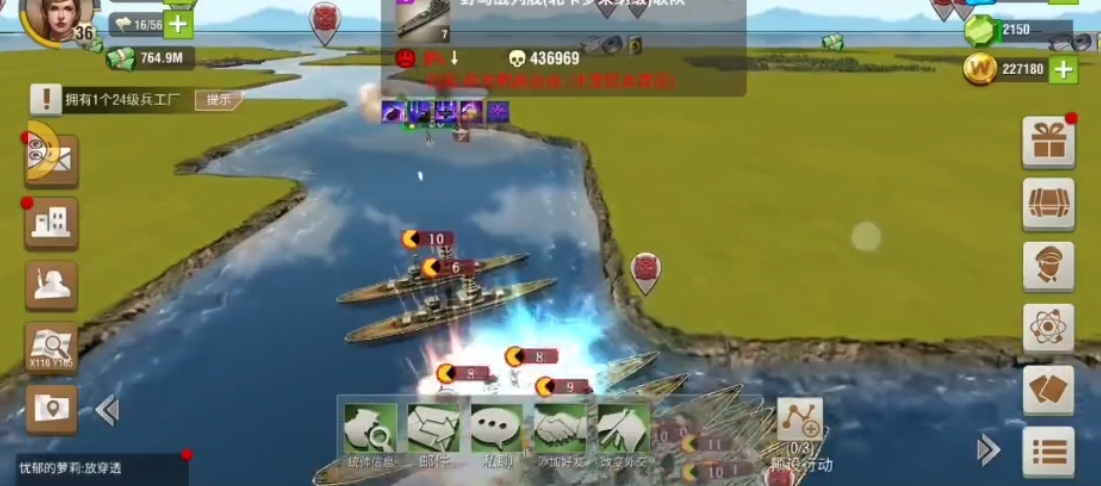
Task: Open the list menu icon
Action: click(1048, 452)
